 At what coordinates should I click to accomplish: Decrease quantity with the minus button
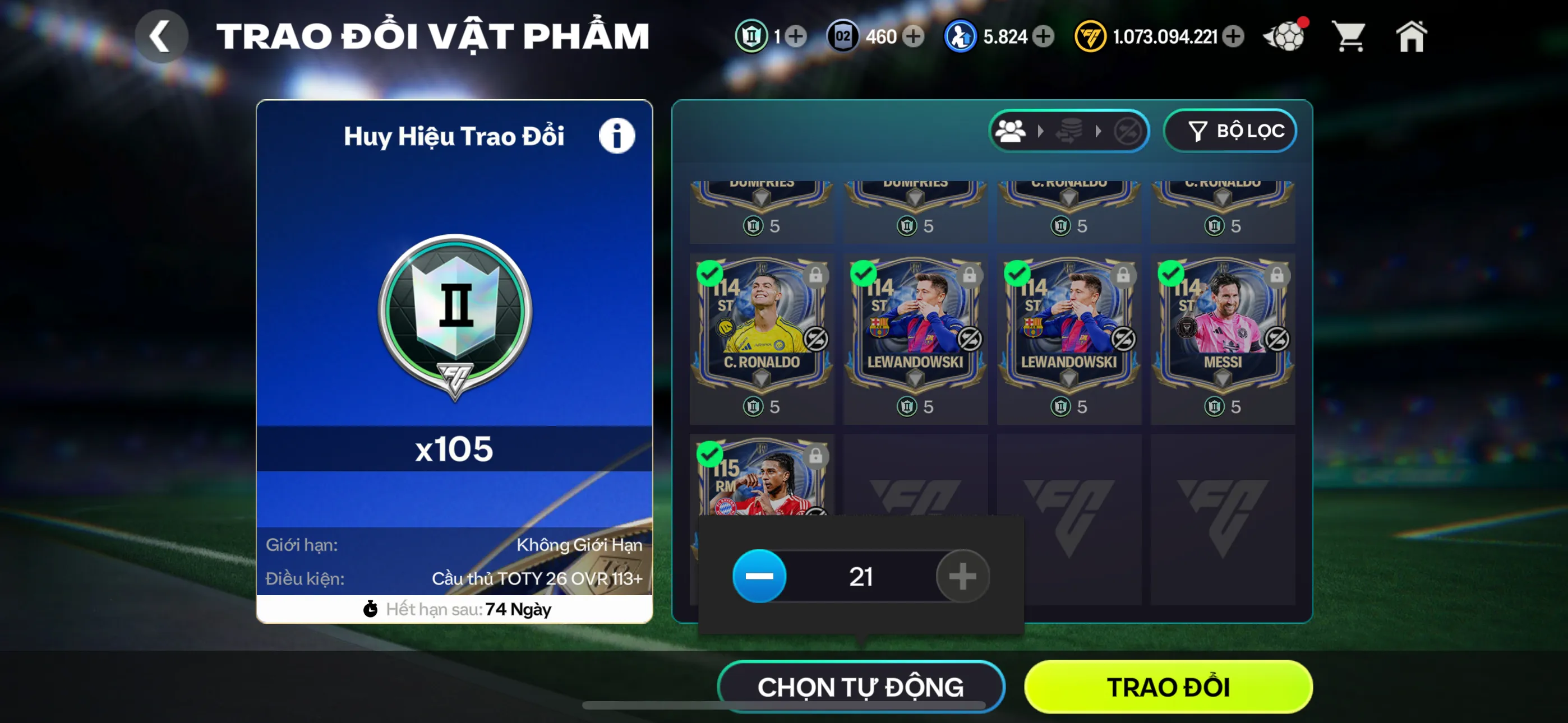759,576
